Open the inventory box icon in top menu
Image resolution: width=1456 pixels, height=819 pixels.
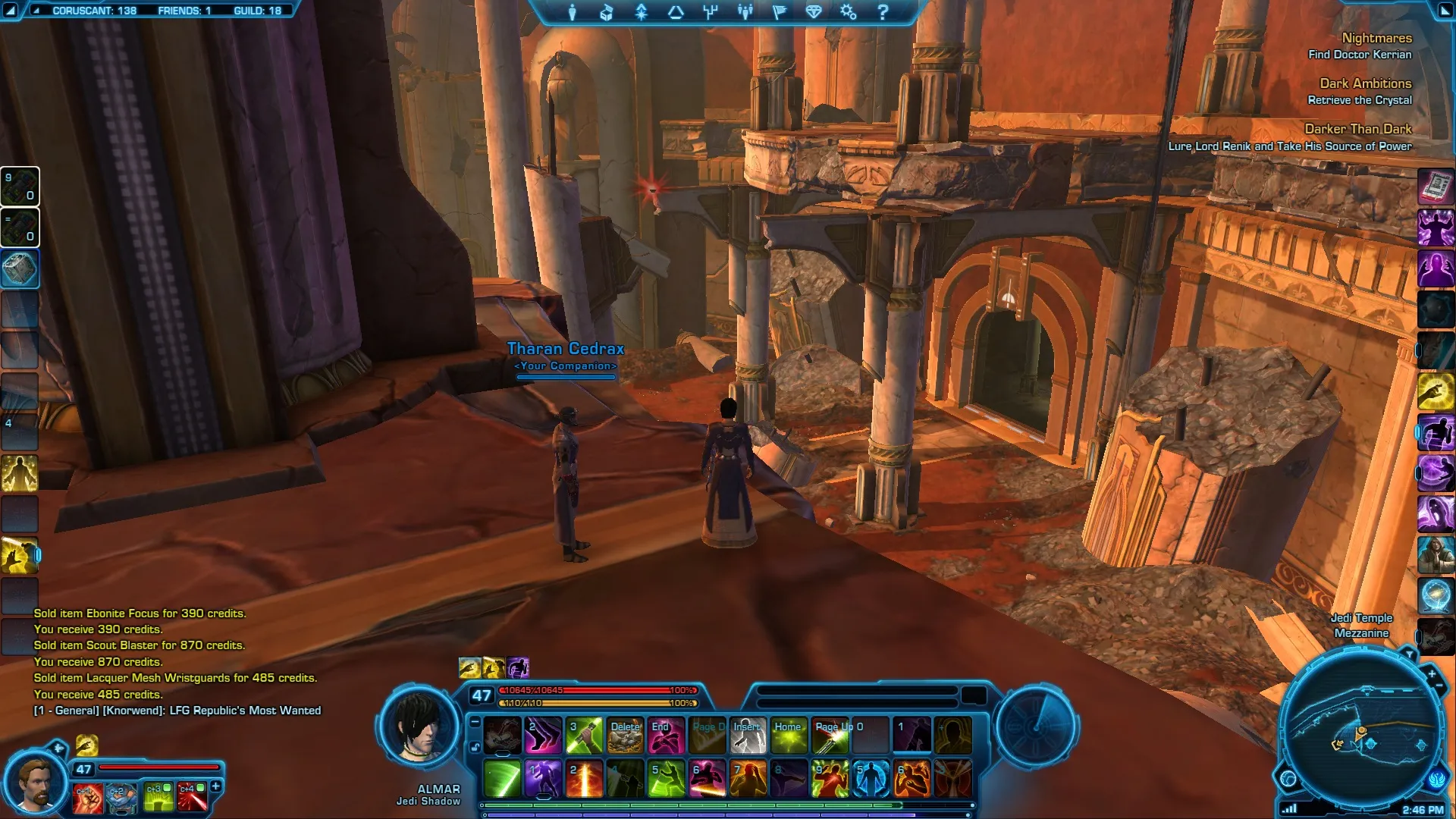click(x=607, y=12)
